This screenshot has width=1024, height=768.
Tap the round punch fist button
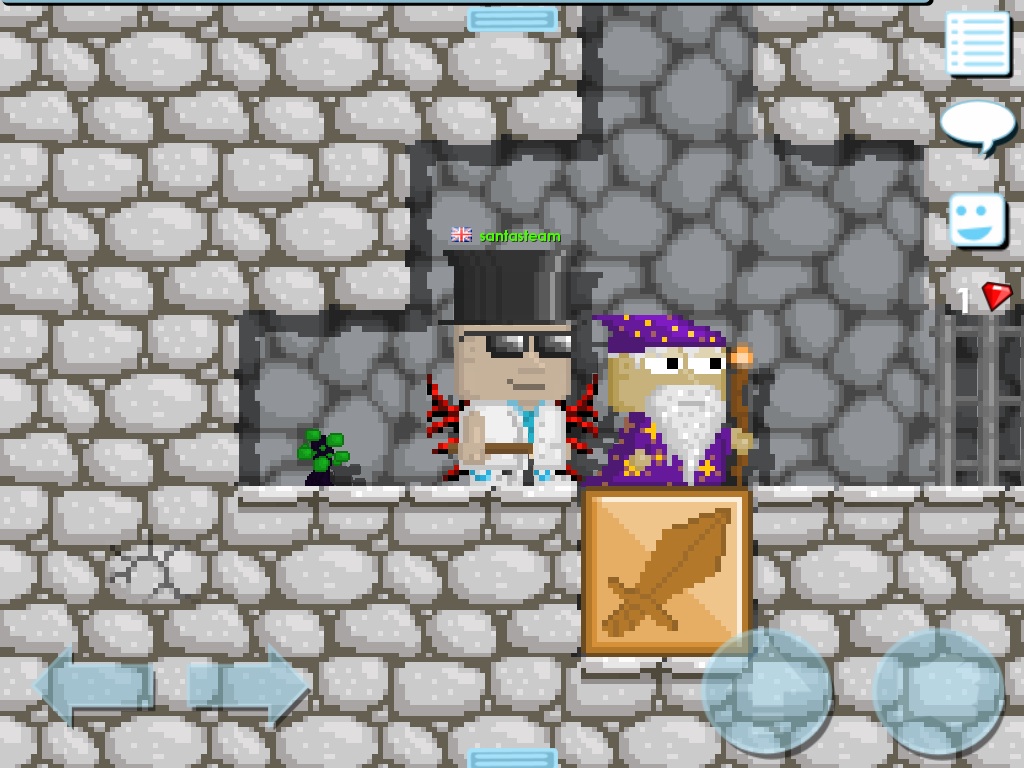(x=937, y=690)
